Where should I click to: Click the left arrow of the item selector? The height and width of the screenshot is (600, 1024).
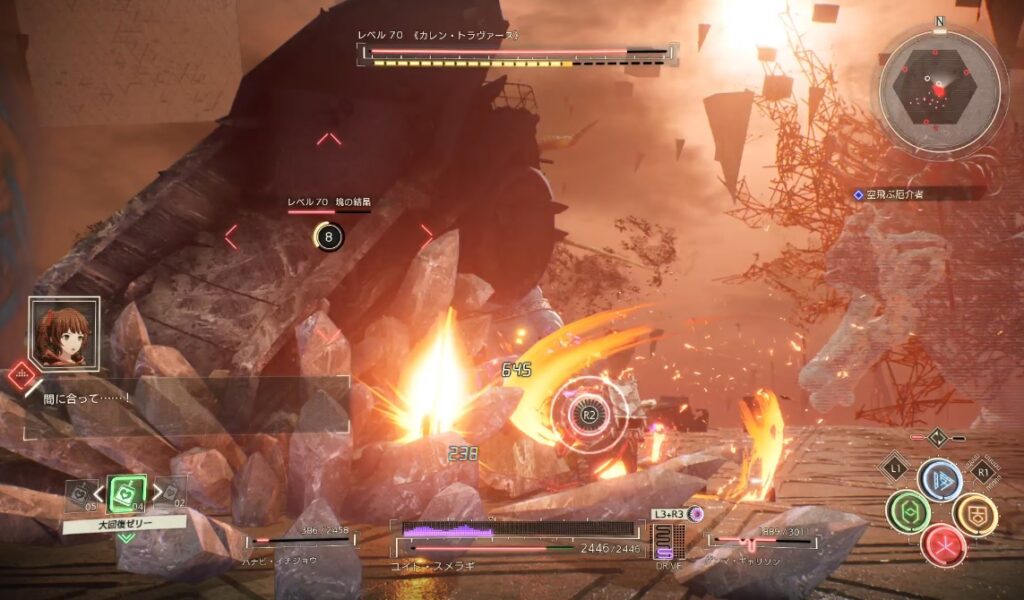tap(98, 492)
